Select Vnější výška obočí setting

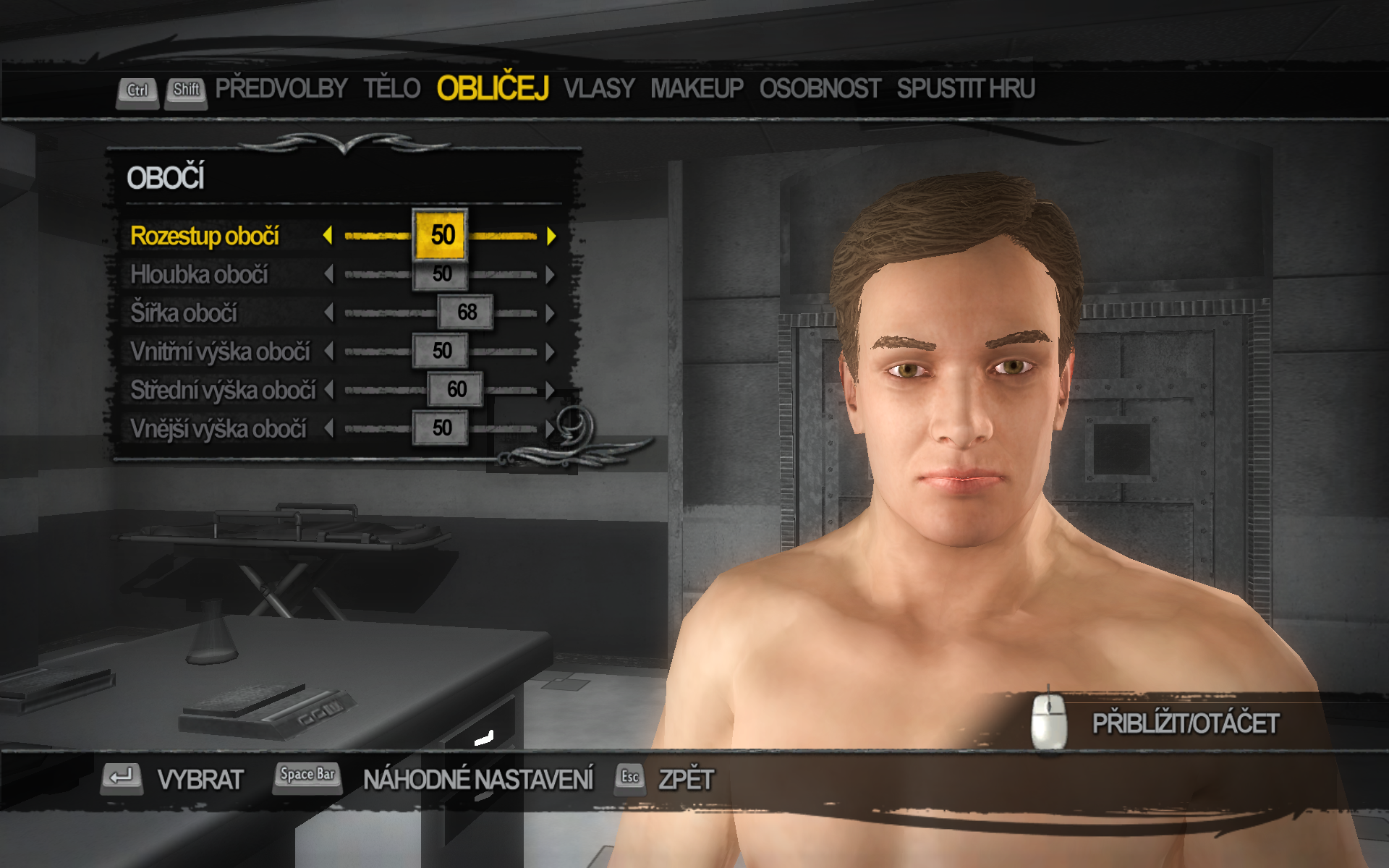click(218, 429)
